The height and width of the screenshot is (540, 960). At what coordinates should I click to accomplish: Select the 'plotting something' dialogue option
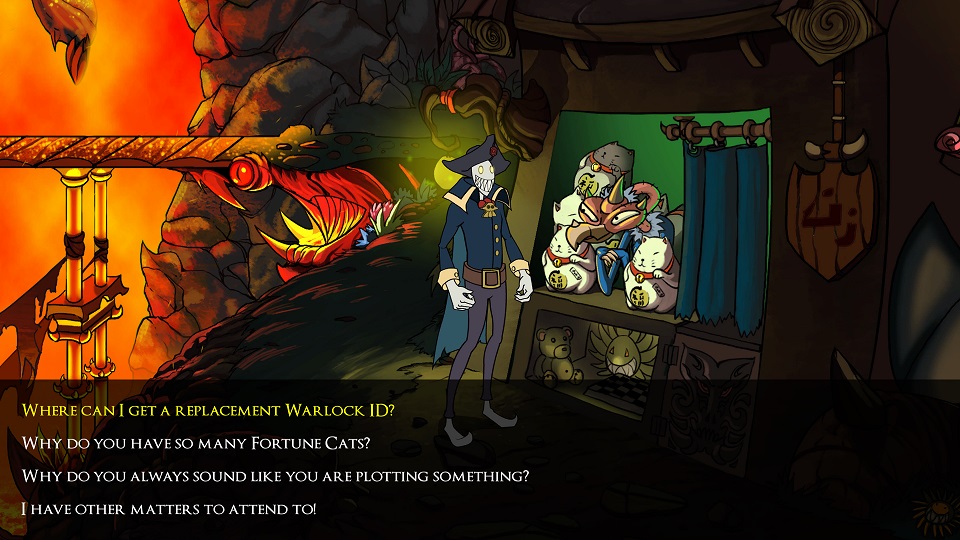pos(275,476)
